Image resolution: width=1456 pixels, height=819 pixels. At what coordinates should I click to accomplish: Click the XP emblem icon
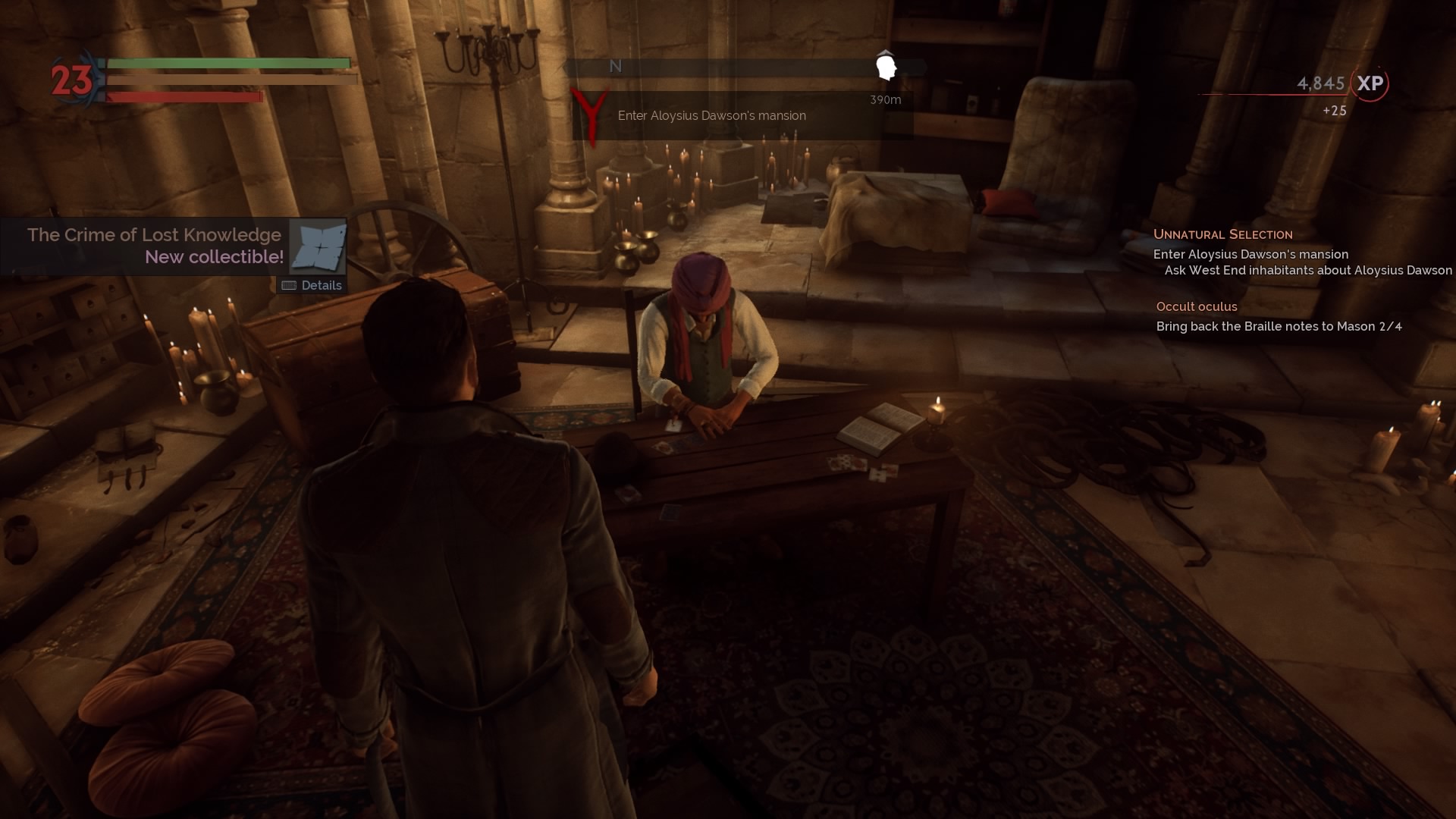[x=1370, y=83]
